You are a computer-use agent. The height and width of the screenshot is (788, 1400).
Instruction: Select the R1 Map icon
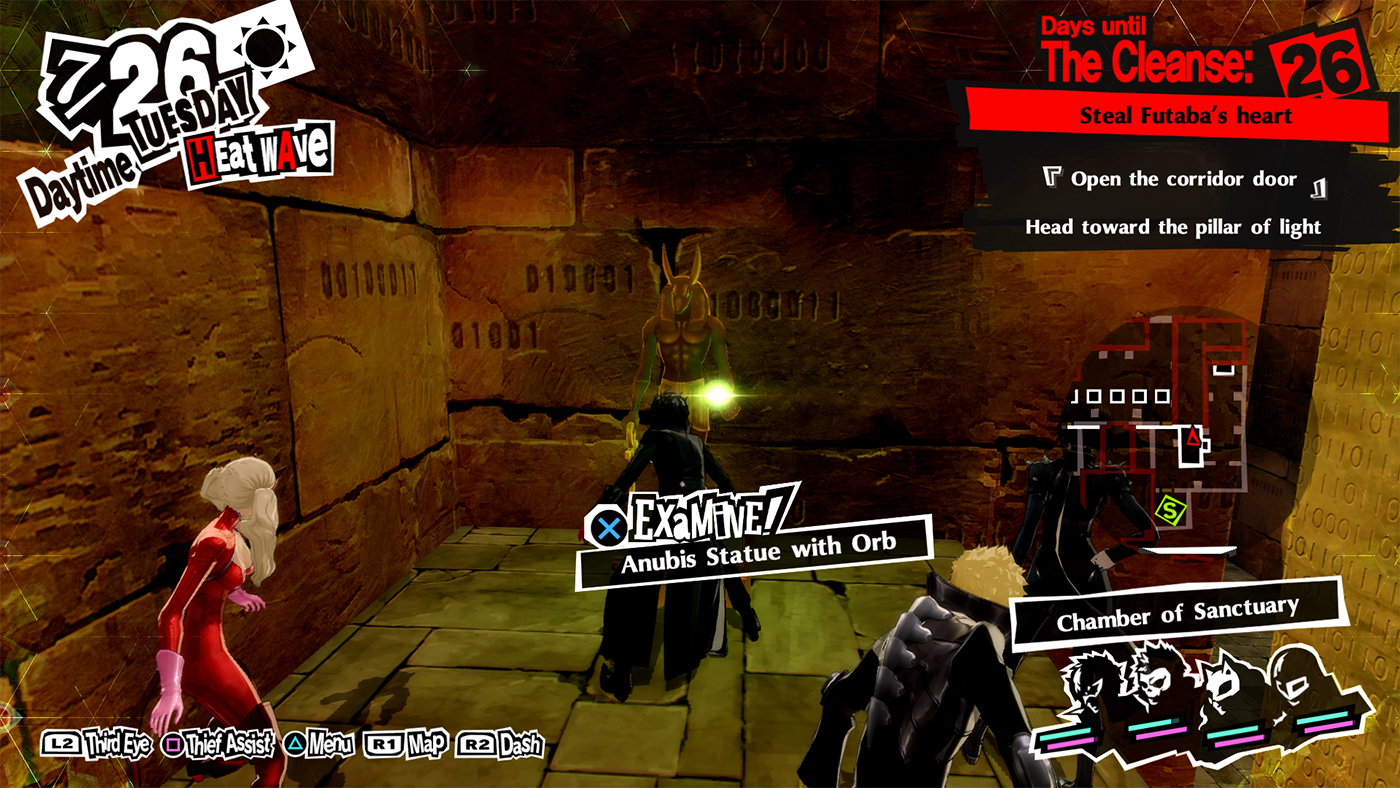[384, 744]
